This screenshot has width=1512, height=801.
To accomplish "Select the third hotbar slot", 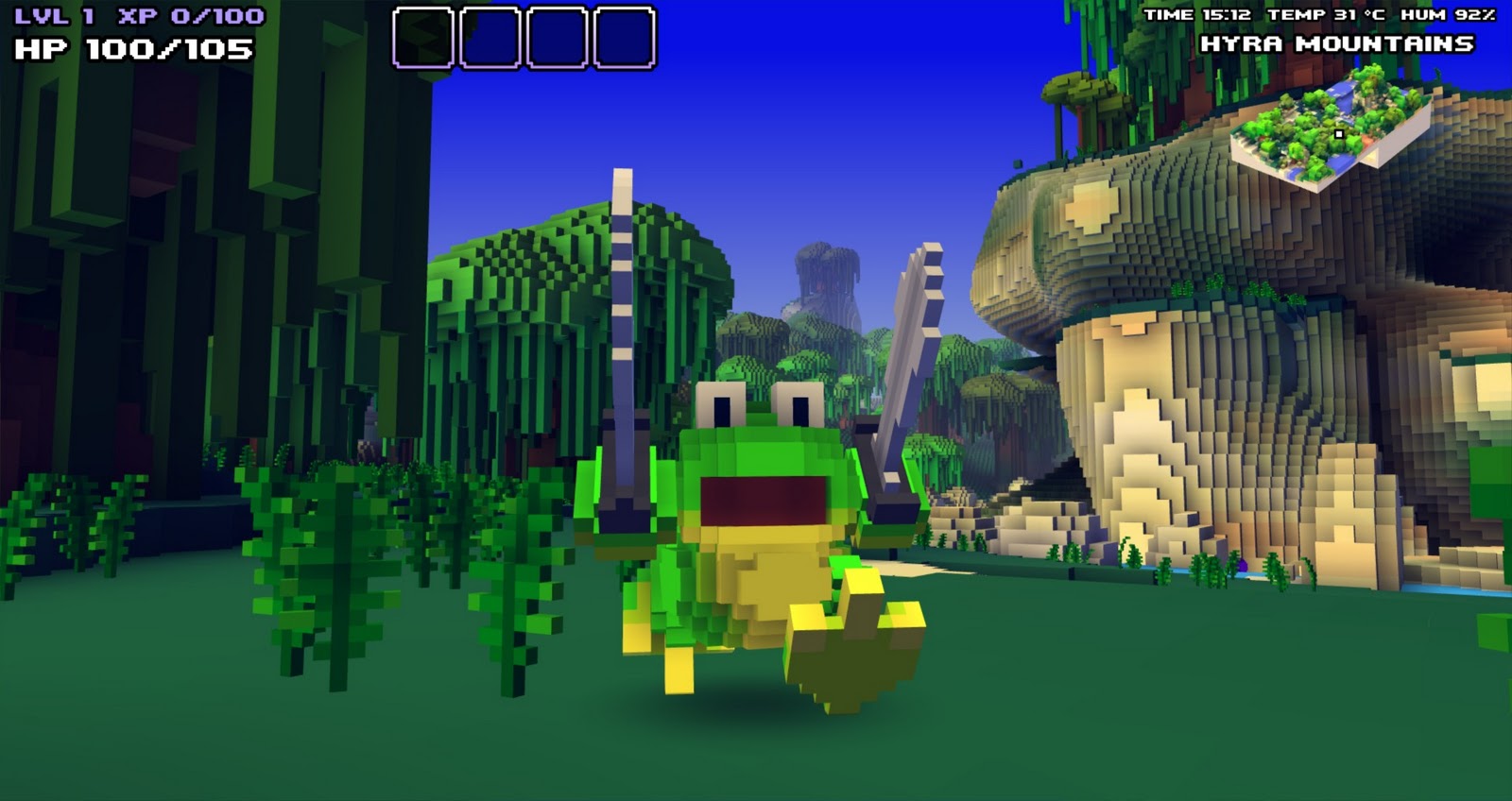I will 556,38.
